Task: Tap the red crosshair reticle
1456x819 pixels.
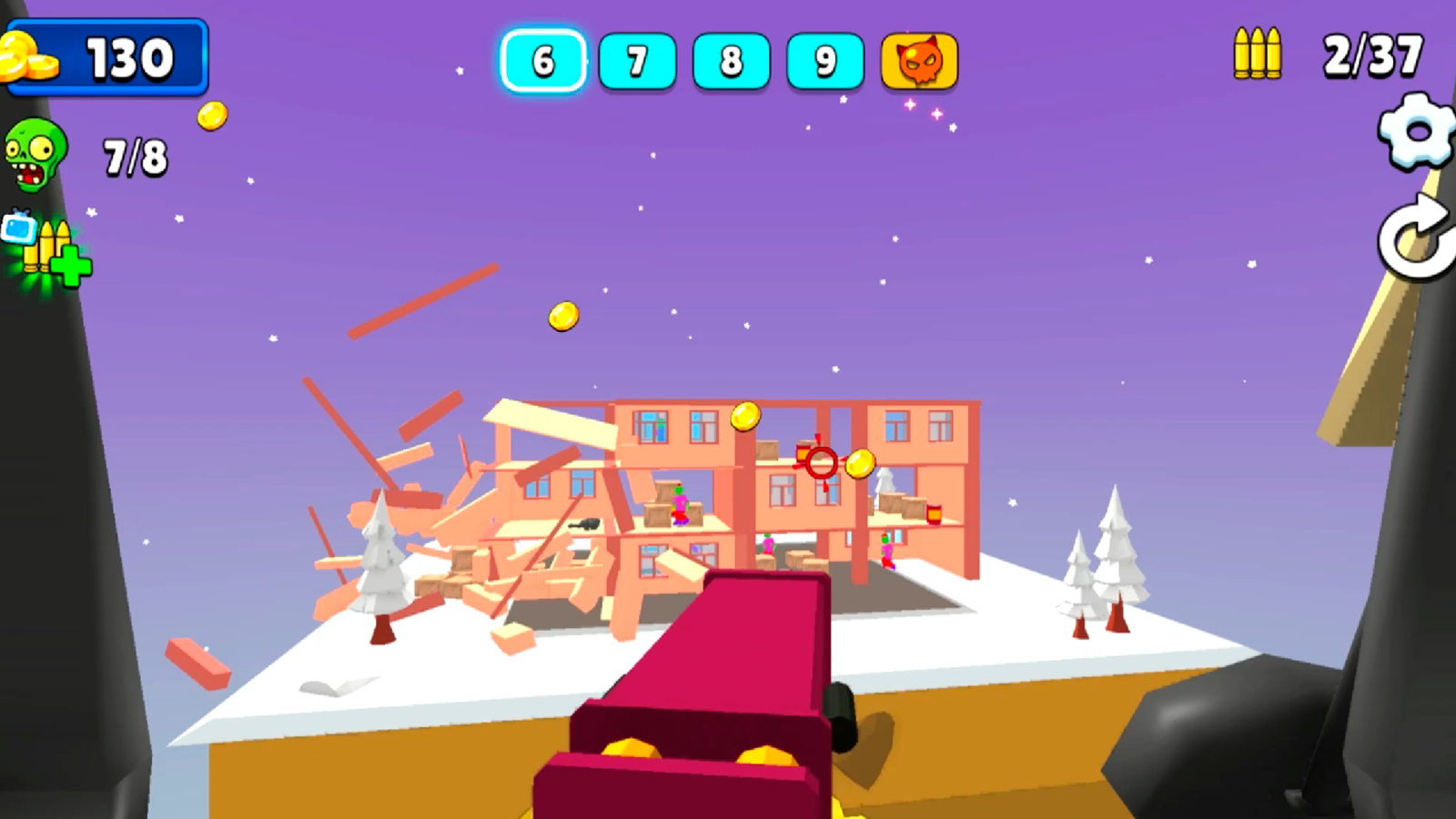Action: [820, 464]
